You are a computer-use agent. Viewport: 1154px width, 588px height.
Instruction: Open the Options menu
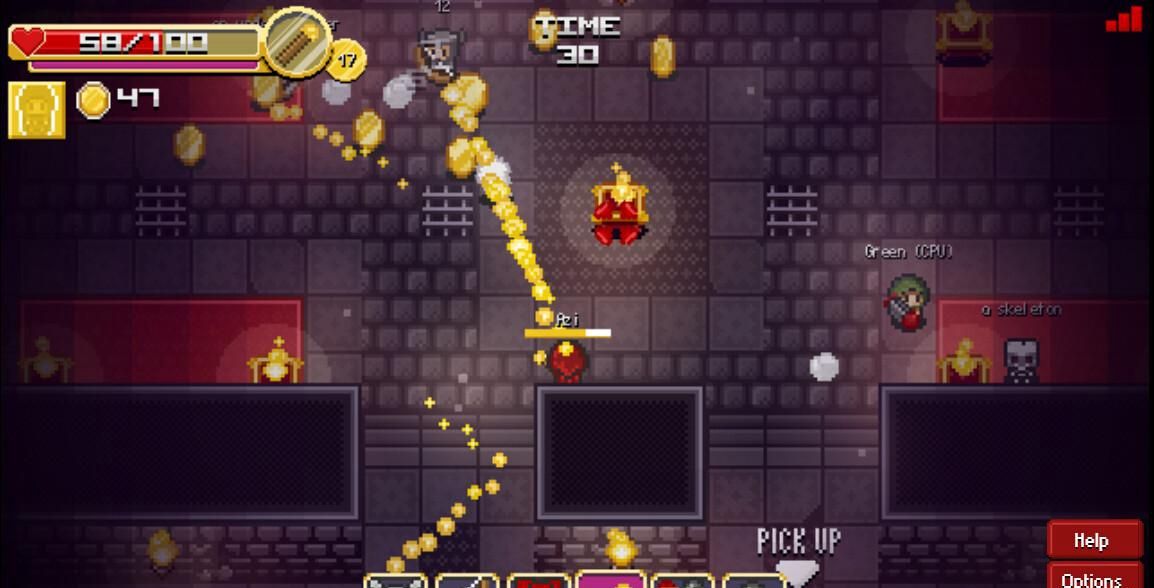pyautogui.click(x=1094, y=578)
